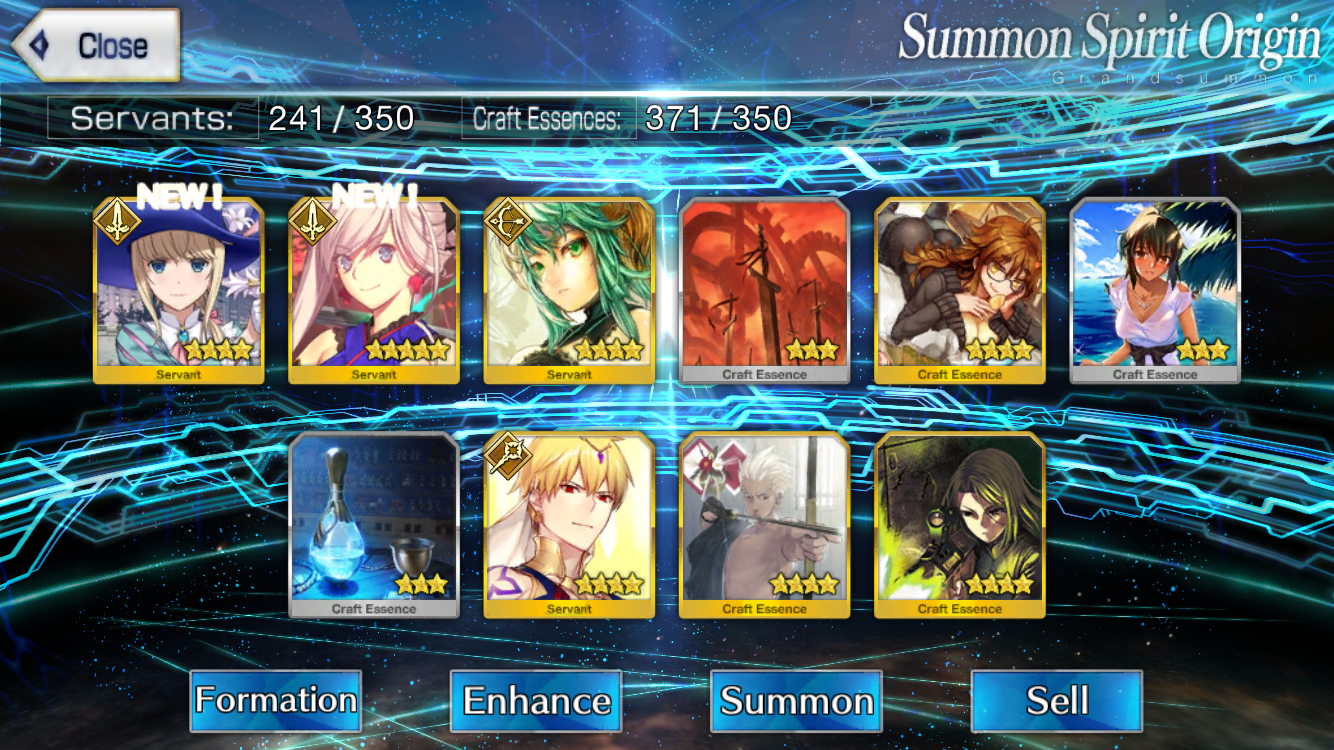Viewport: 1334px width, 750px height.
Task: Open the glasses-wearing girl craft essence card
Action: pyautogui.click(x=960, y=290)
